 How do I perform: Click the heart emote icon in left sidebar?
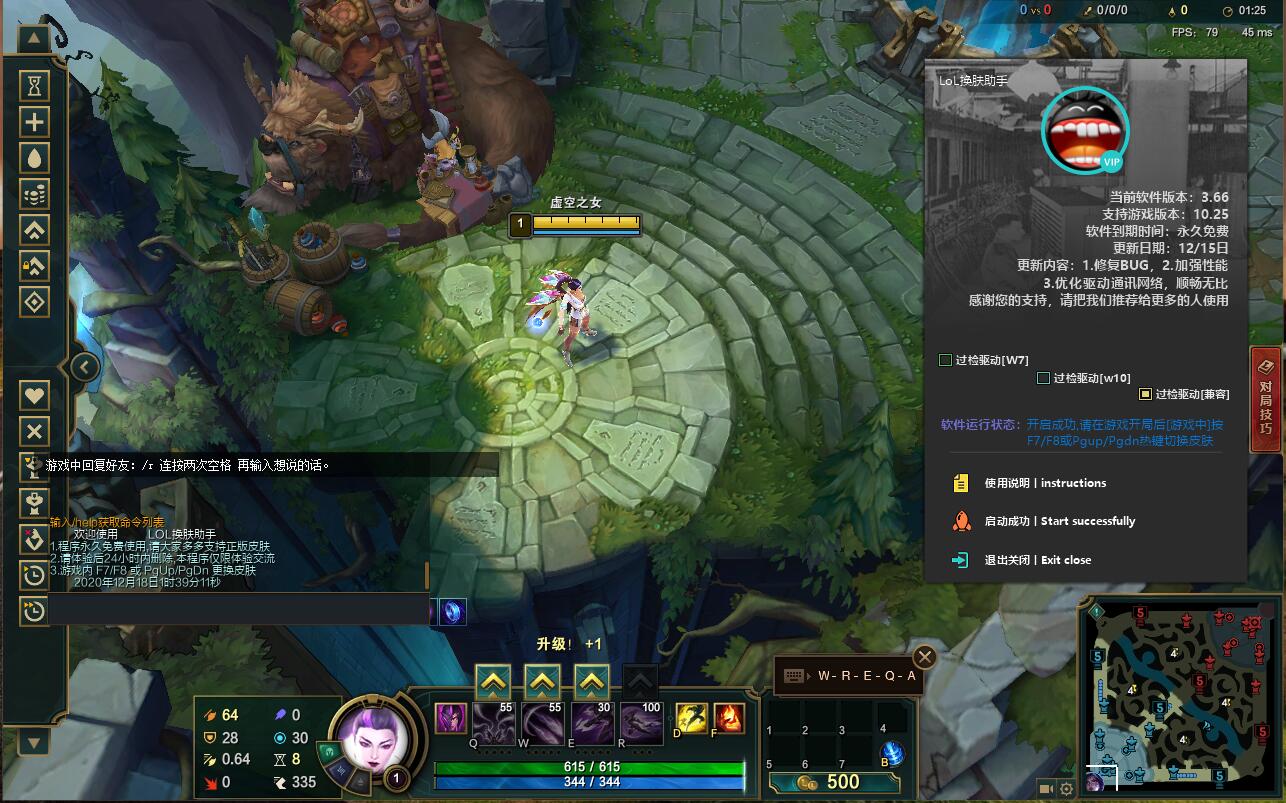34,394
